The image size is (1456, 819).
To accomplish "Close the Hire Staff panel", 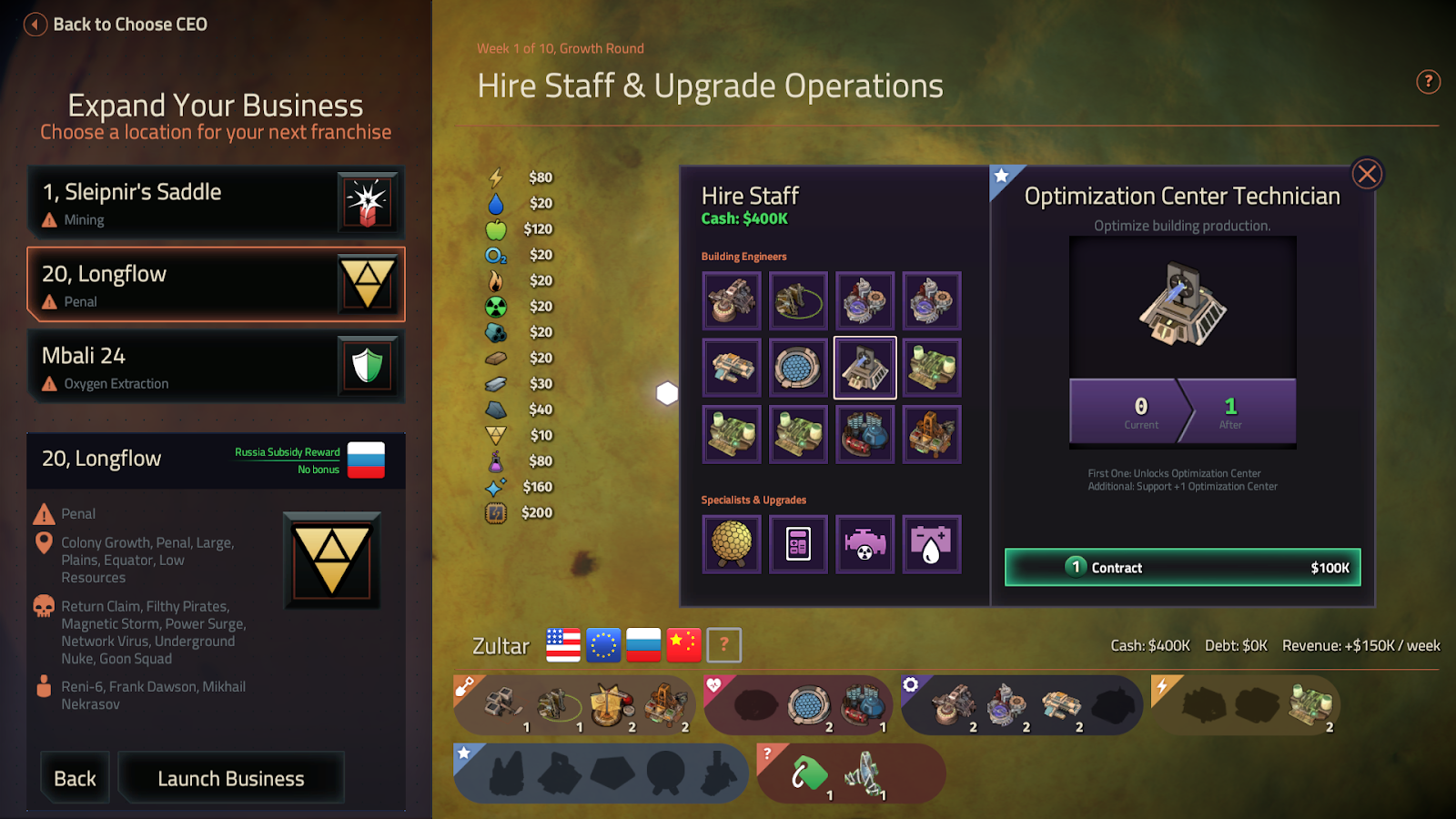I will click(x=1366, y=174).
